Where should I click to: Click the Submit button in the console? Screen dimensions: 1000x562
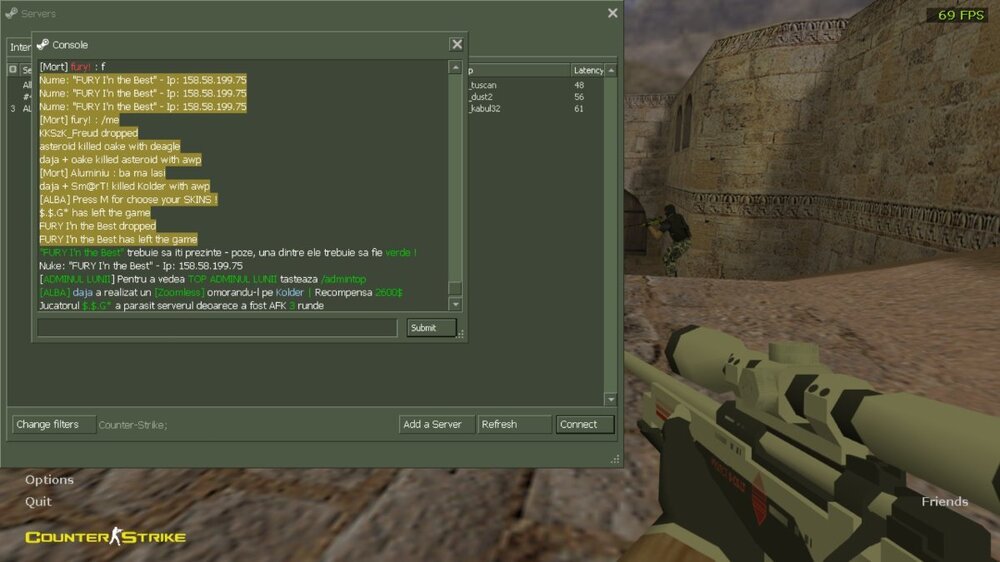click(x=431, y=328)
